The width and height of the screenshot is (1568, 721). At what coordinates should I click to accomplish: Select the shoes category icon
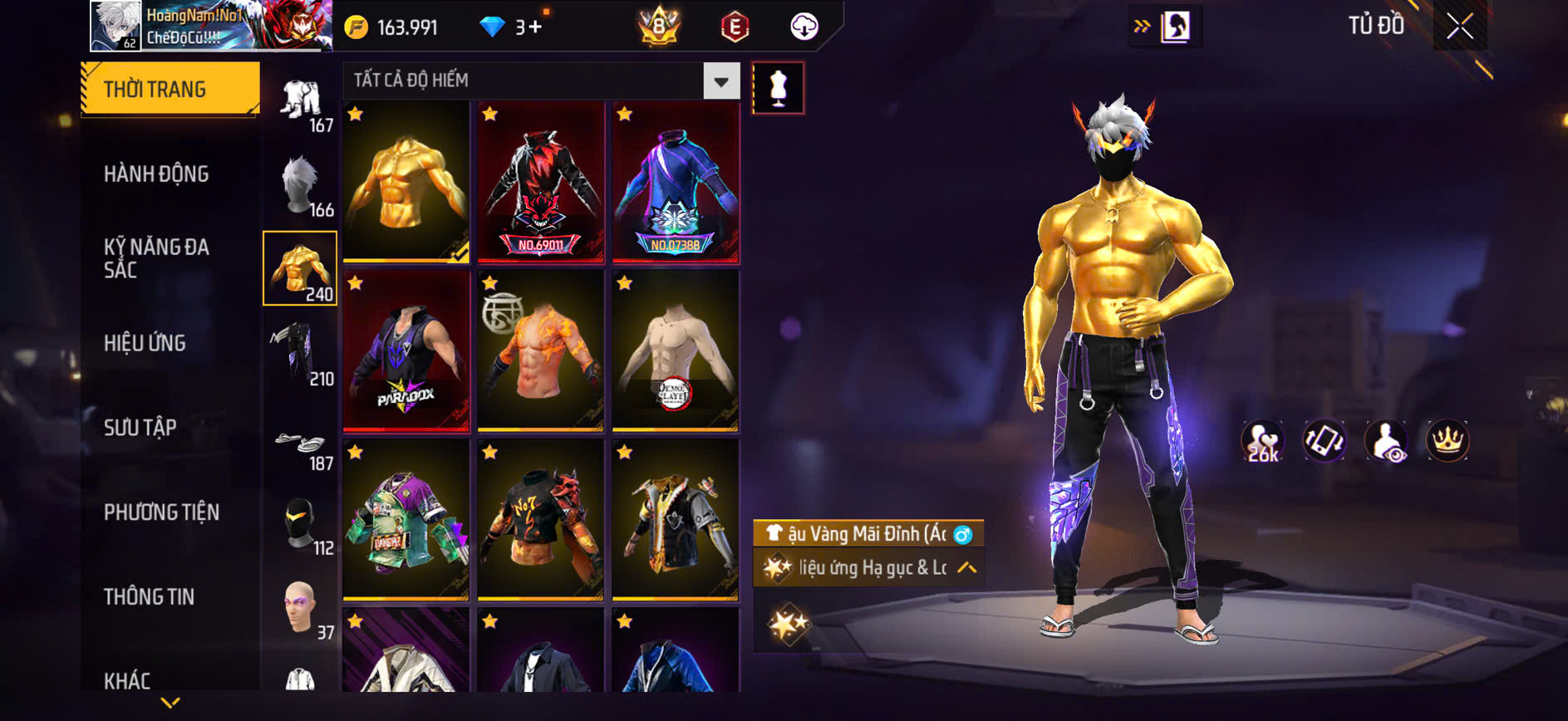pyautogui.click(x=301, y=443)
